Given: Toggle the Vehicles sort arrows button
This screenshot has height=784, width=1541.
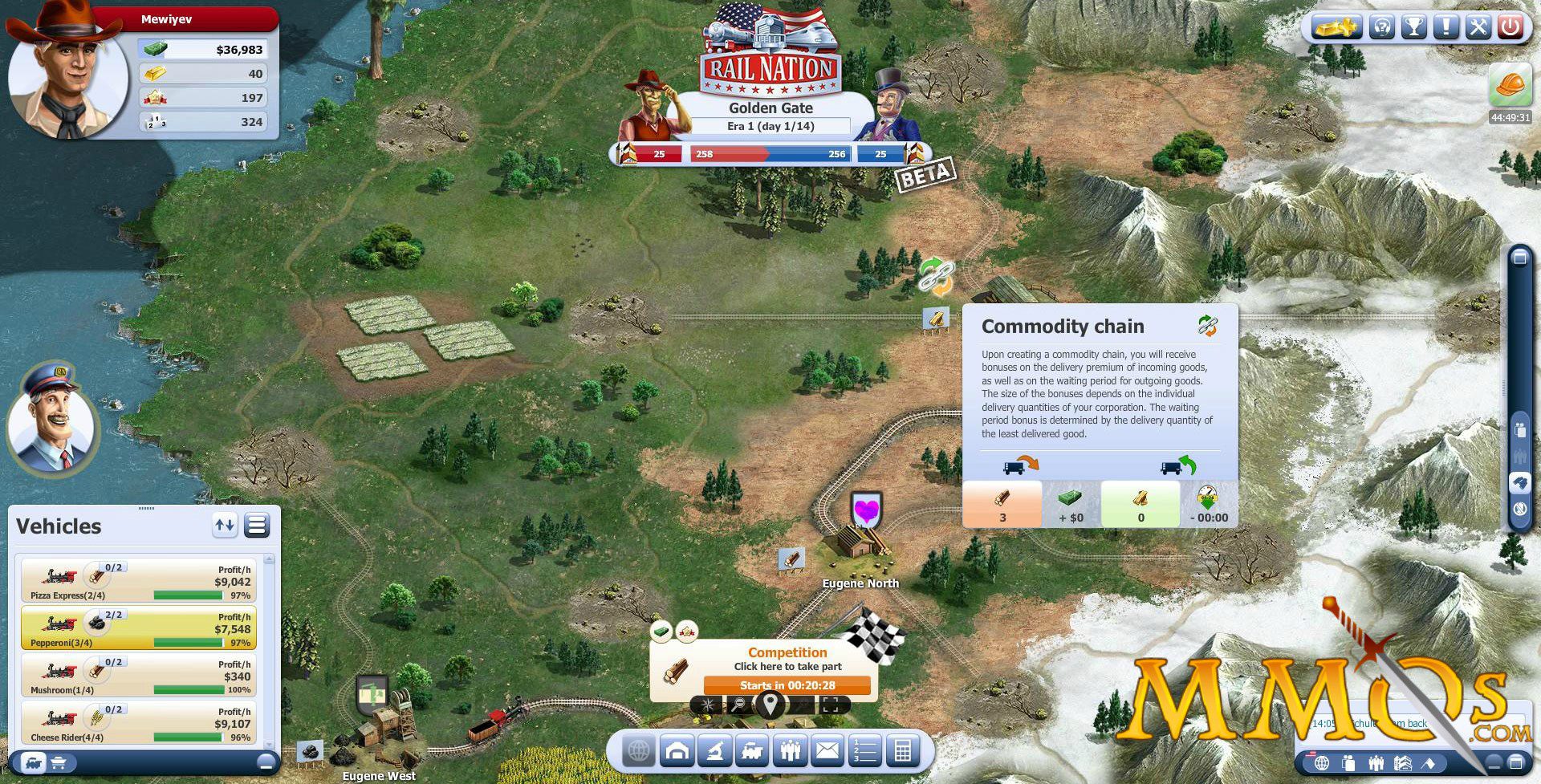Looking at the screenshot, I should pyautogui.click(x=225, y=526).
